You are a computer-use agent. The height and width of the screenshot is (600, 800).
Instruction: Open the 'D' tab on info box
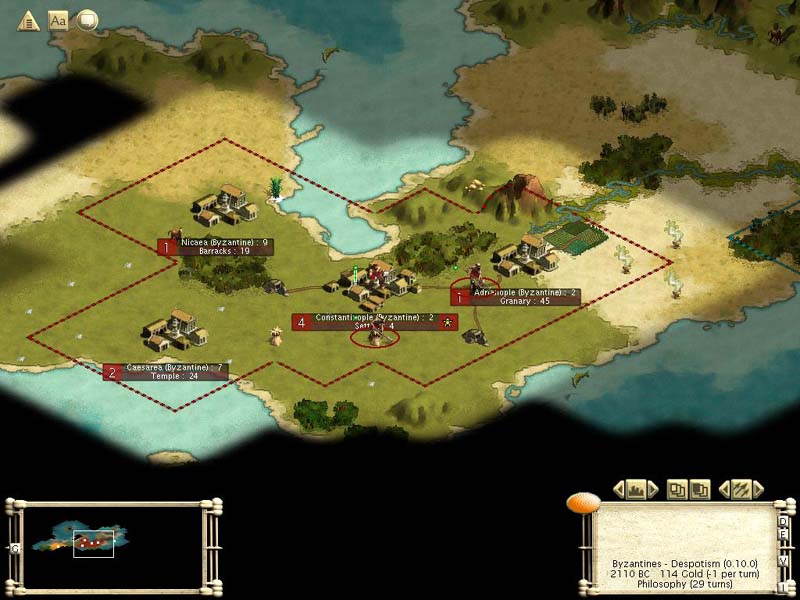pos(783,521)
